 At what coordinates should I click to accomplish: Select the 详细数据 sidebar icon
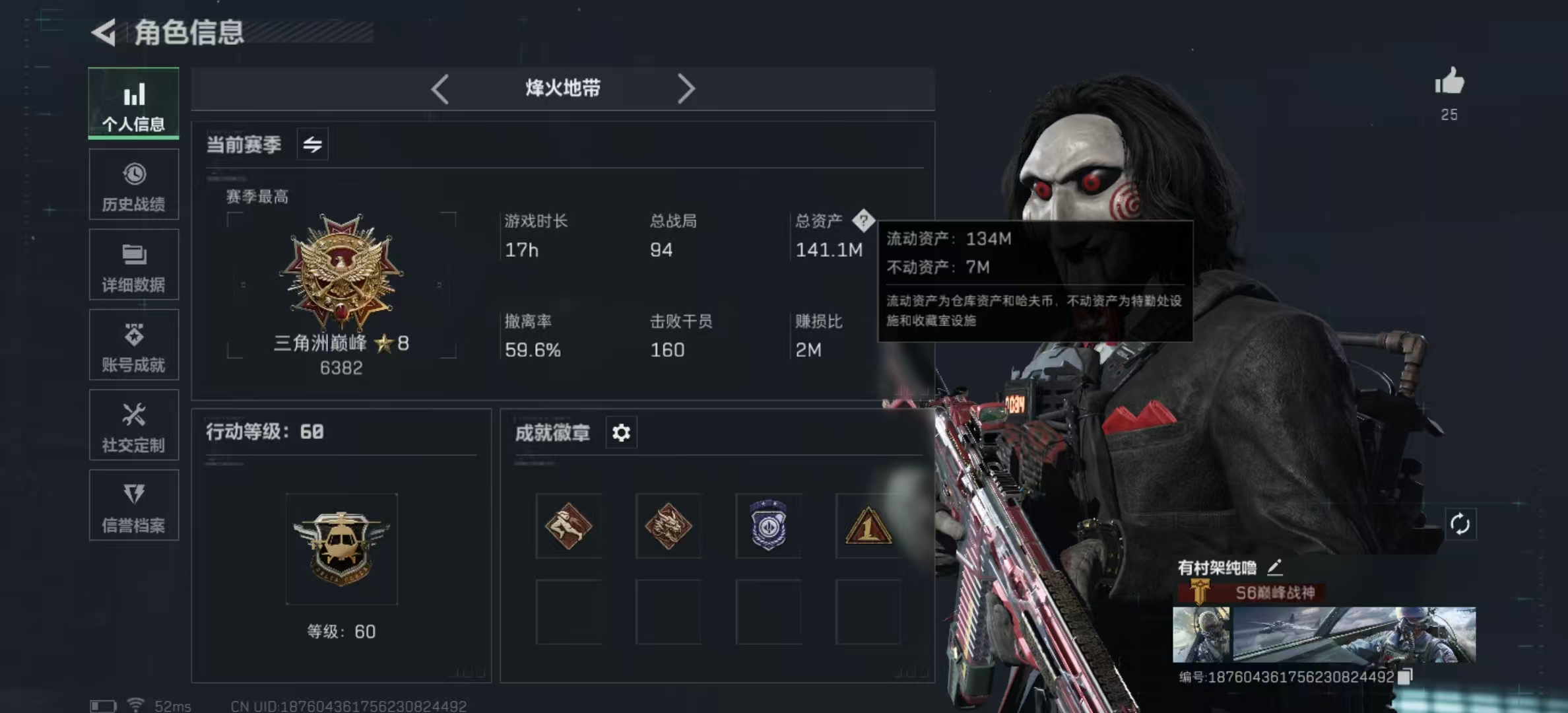pyautogui.click(x=134, y=265)
